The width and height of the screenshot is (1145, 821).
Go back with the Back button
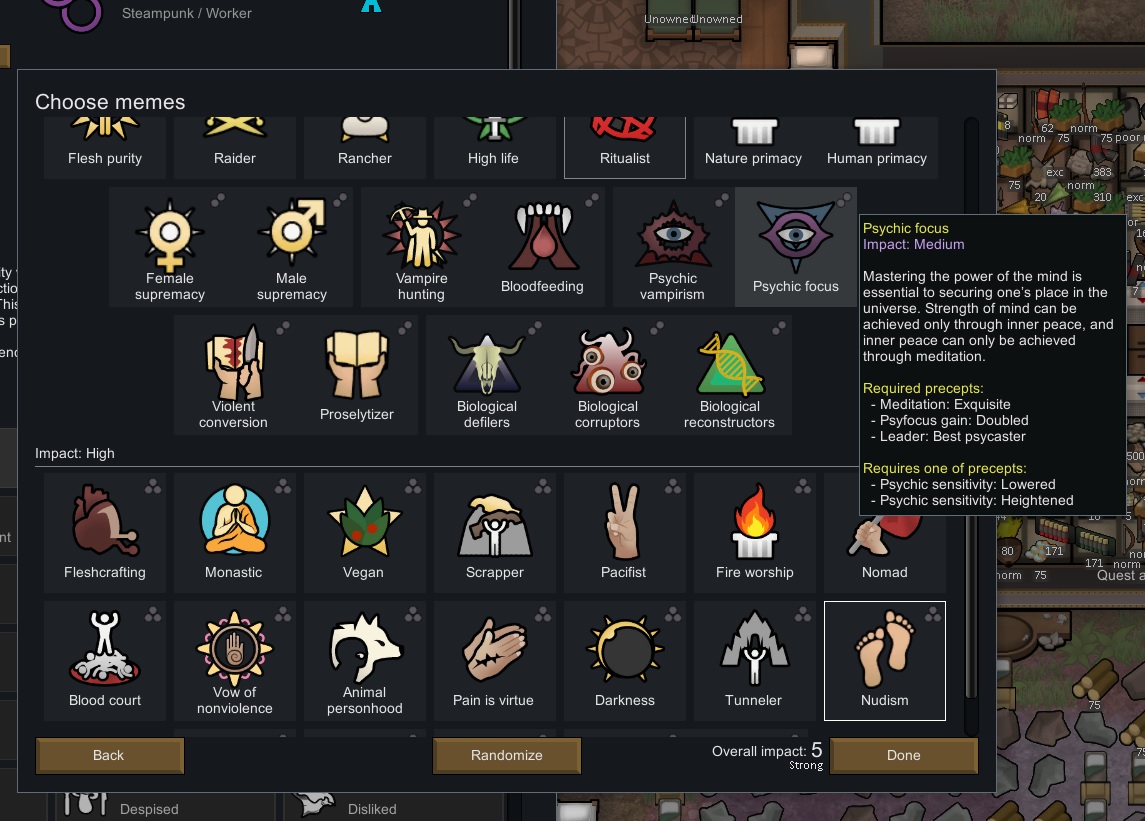tap(109, 755)
